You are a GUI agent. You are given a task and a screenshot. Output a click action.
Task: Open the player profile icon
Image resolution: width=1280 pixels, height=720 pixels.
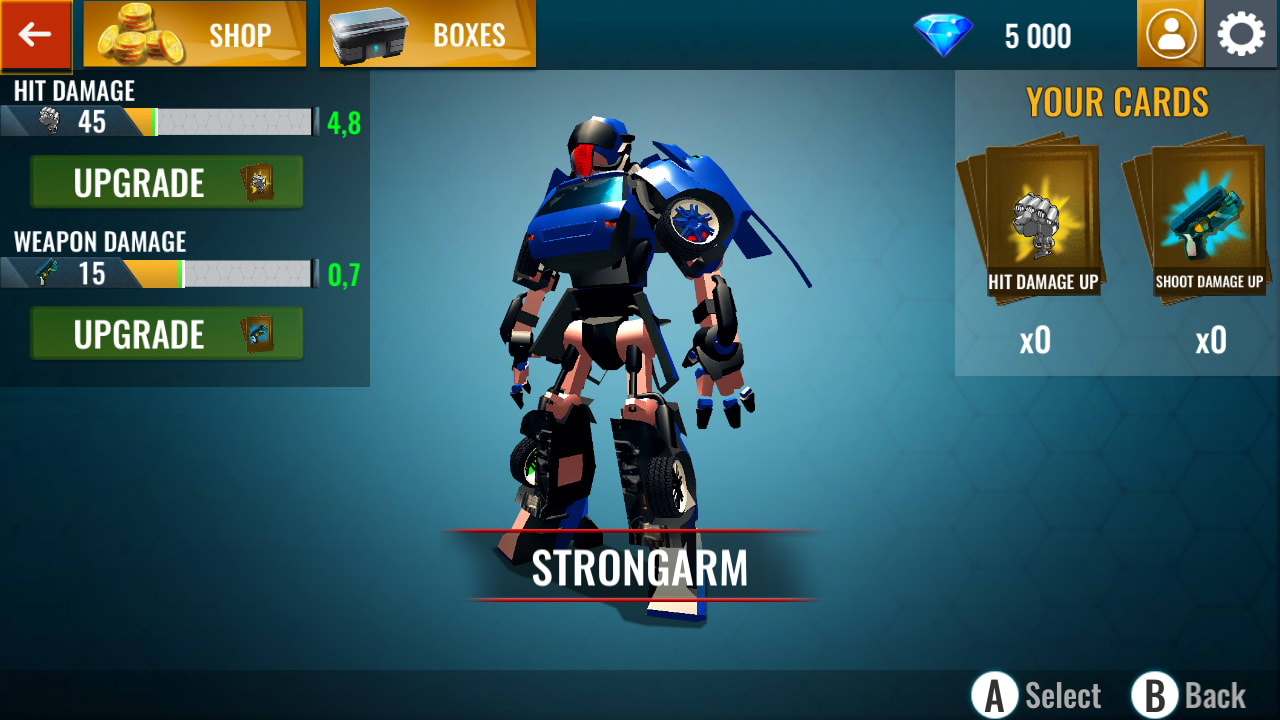[x=1170, y=33]
